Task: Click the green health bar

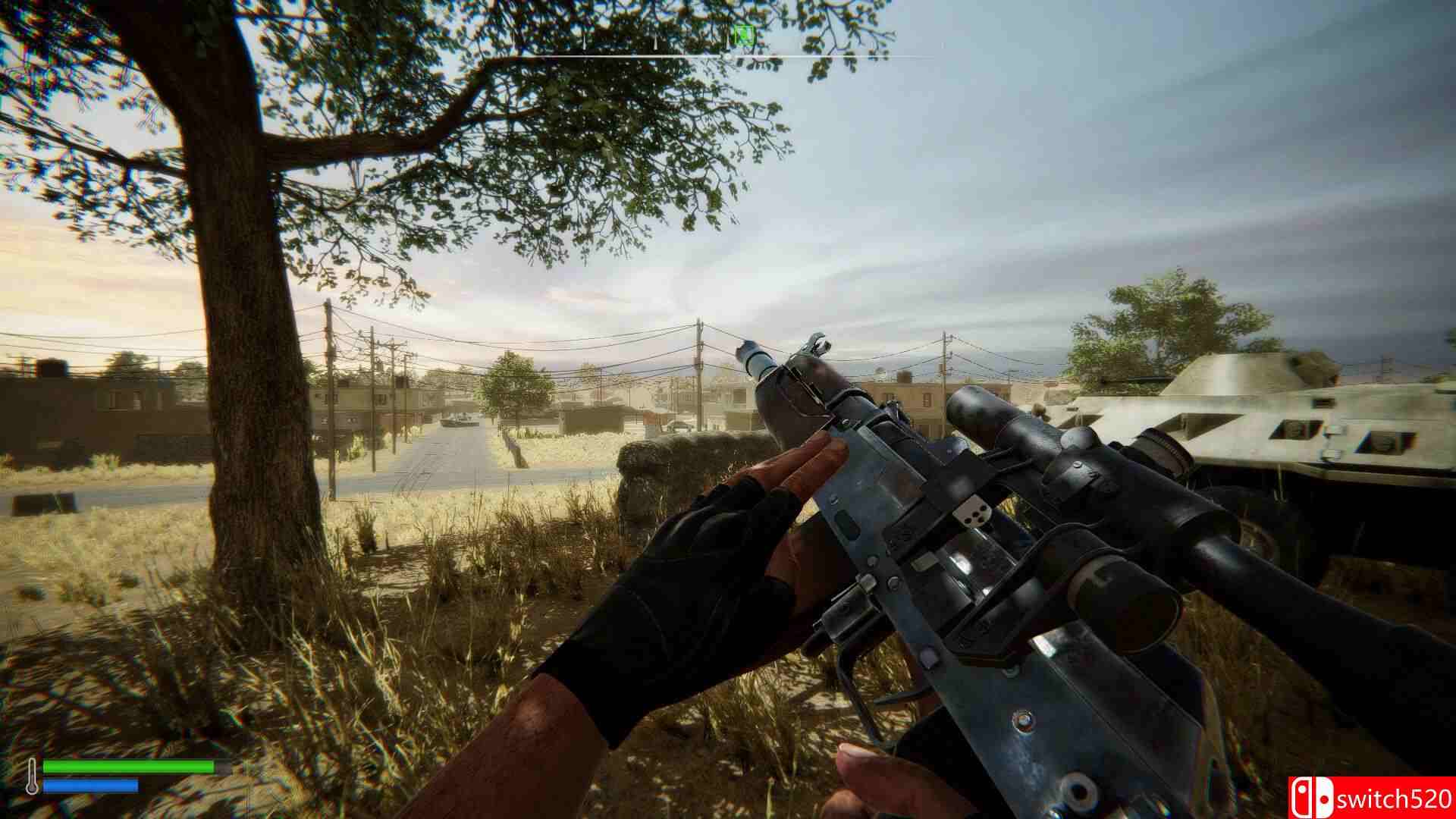Action: pyautogui.click(x=129, y=766)
